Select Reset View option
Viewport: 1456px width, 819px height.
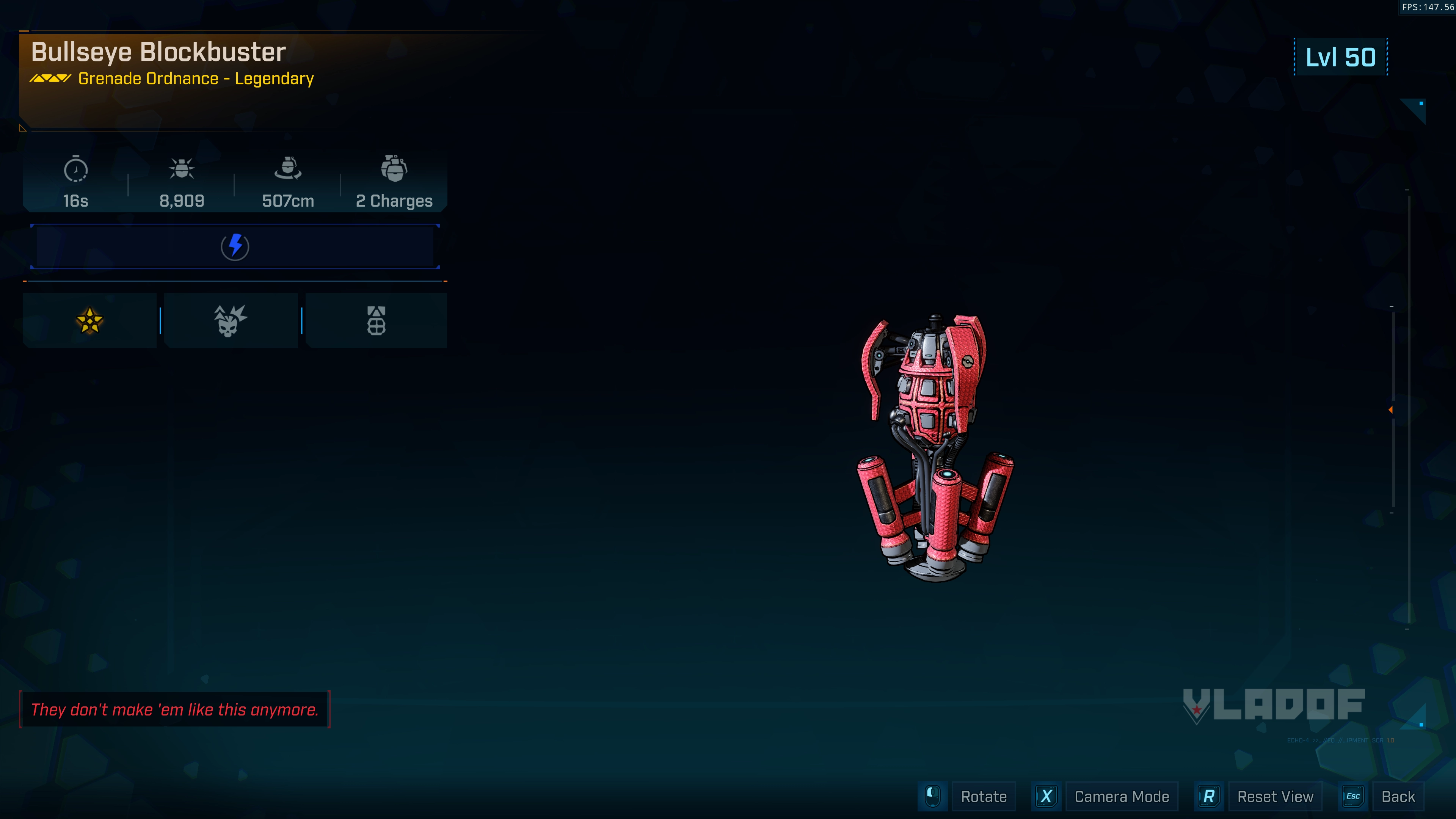tap(1274, 796)
